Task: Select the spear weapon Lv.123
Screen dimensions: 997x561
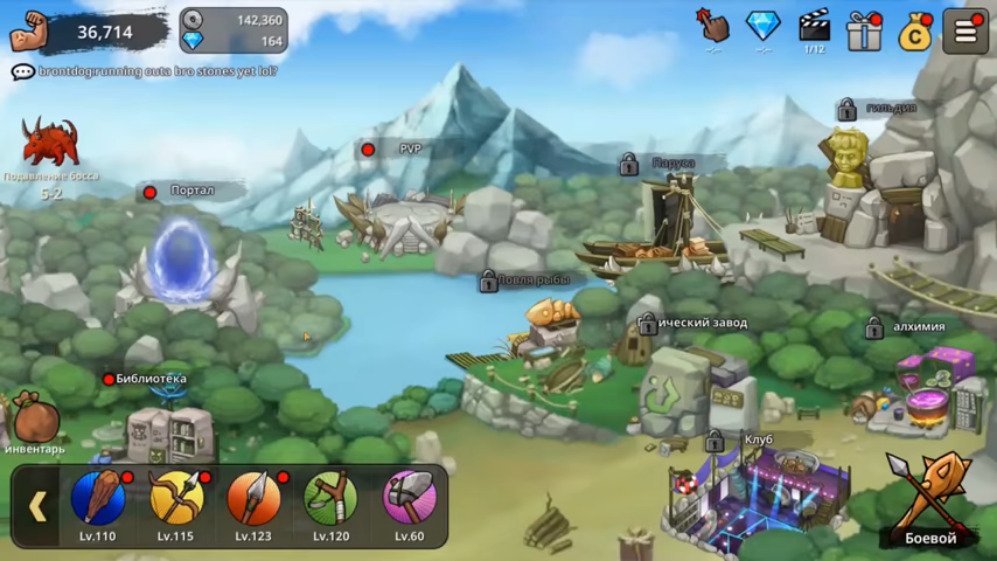Action: click(x=254, y=498)
